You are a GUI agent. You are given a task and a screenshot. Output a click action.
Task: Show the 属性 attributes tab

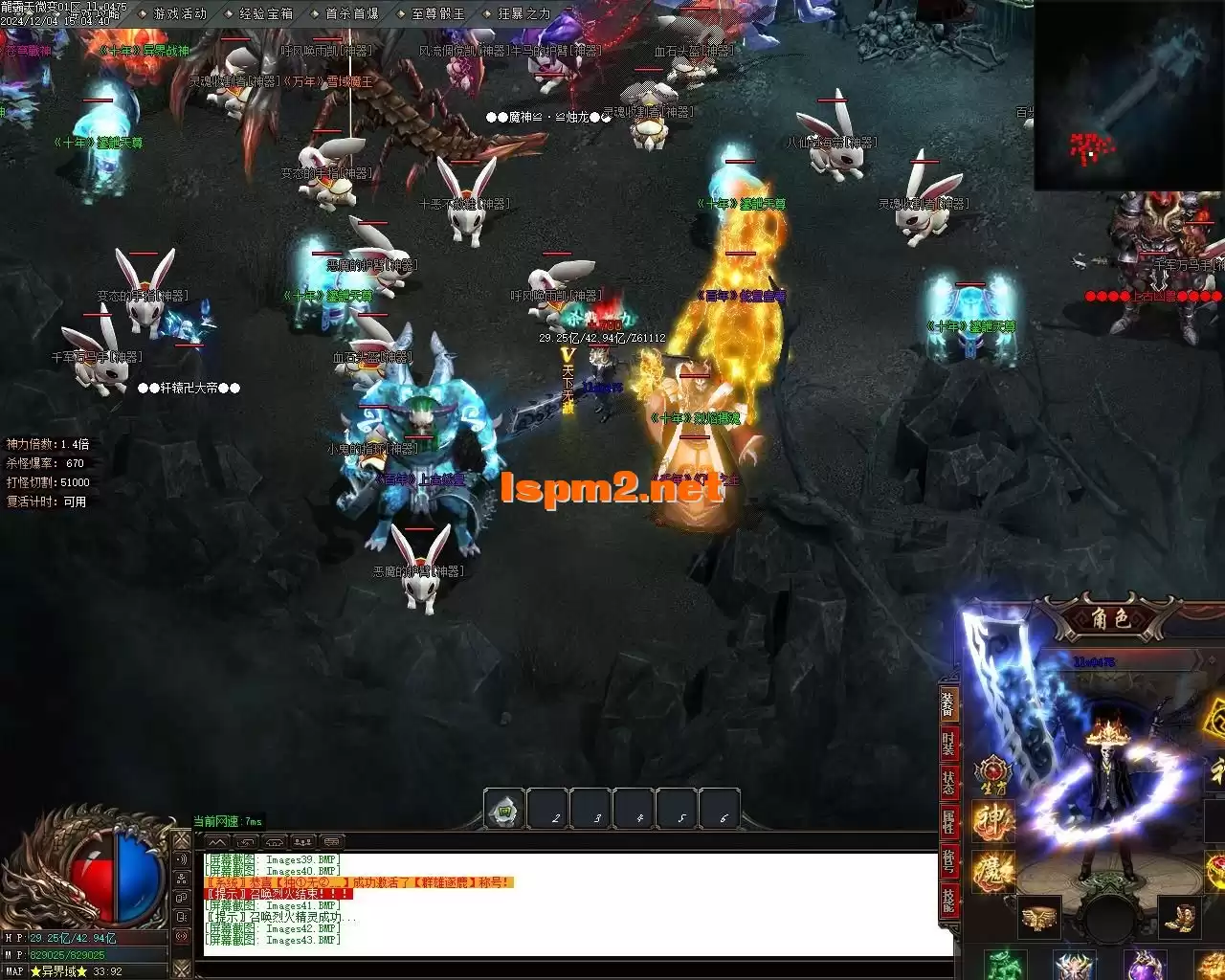click(x=947, y=820)
